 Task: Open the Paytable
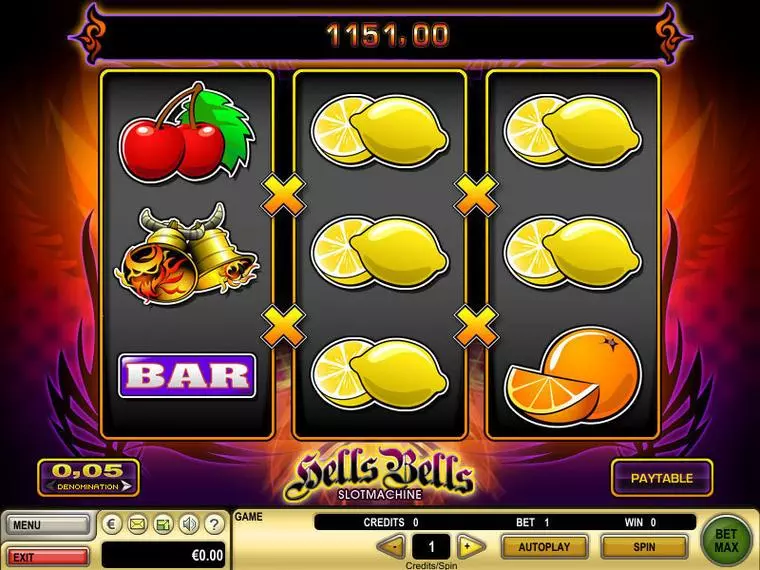coord(661,478)
